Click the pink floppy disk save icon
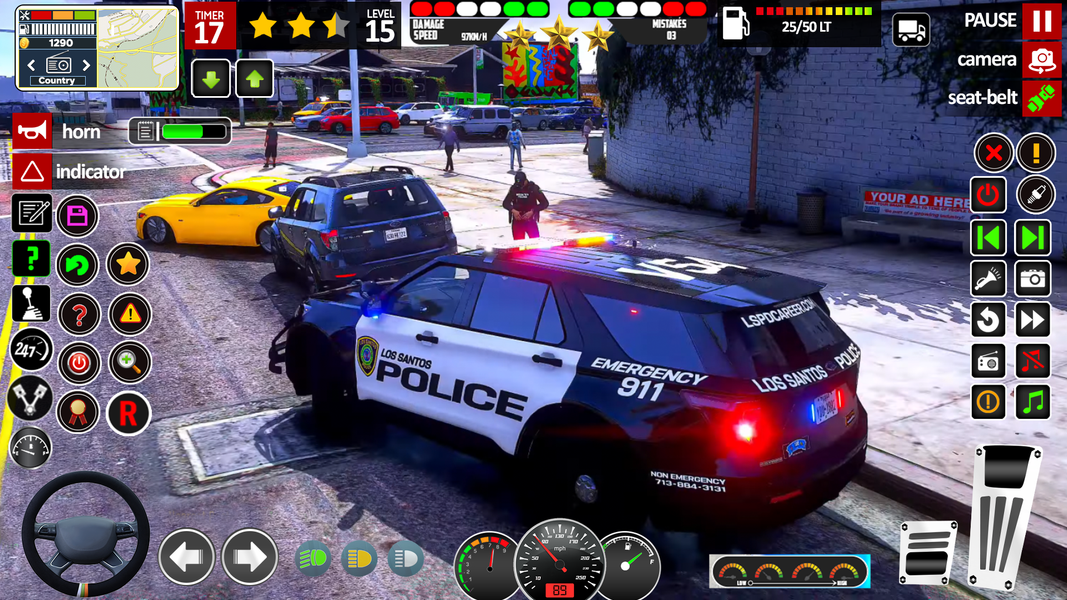 (x=77, y=215)
